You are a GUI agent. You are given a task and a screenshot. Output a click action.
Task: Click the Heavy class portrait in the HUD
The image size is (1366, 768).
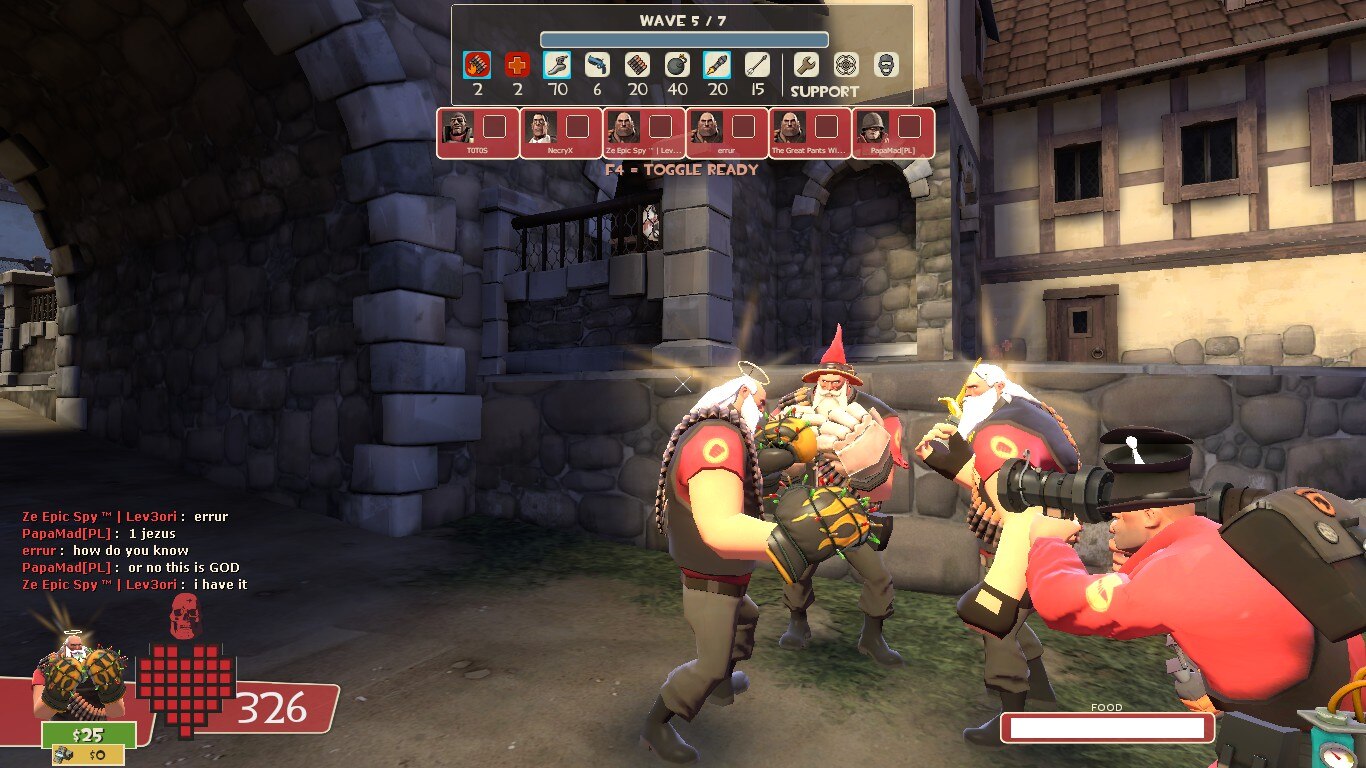pyautogui.click(x=72, y=680)
